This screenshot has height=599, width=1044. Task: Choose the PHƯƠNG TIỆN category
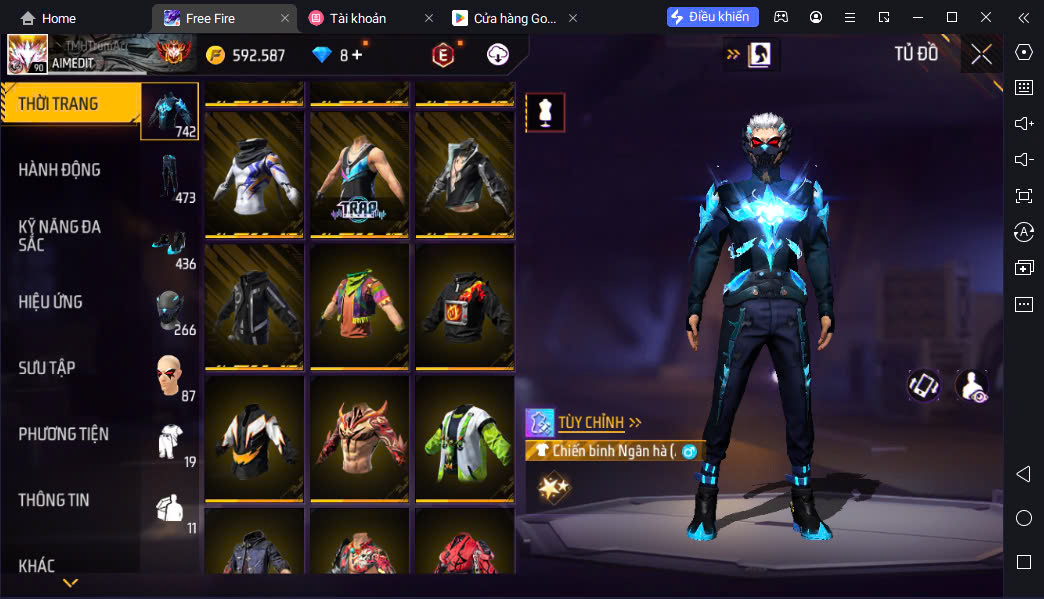click(x=64, y=434)
